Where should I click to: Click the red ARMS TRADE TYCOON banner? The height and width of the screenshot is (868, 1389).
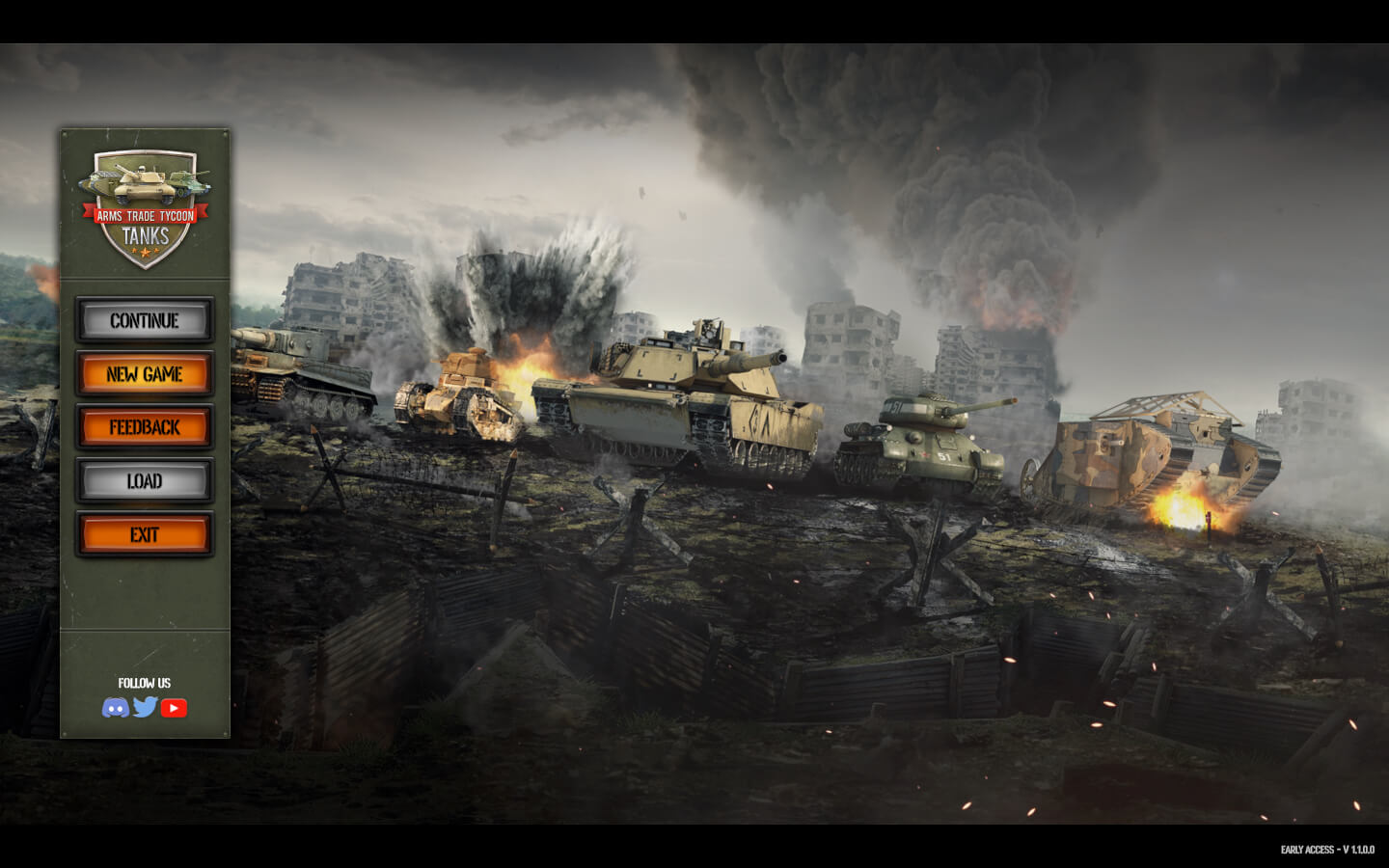(x=145, y=217)
